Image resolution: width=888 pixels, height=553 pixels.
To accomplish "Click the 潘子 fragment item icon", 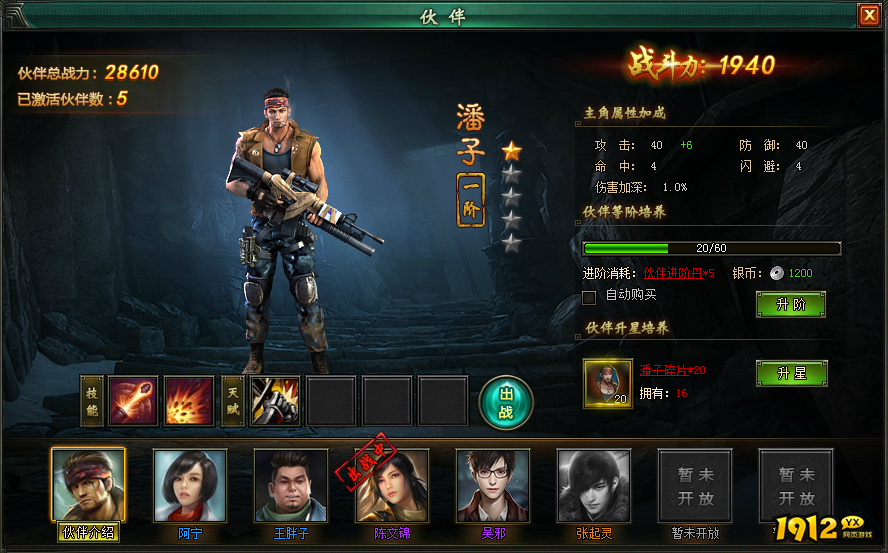I will pos(608,381).
